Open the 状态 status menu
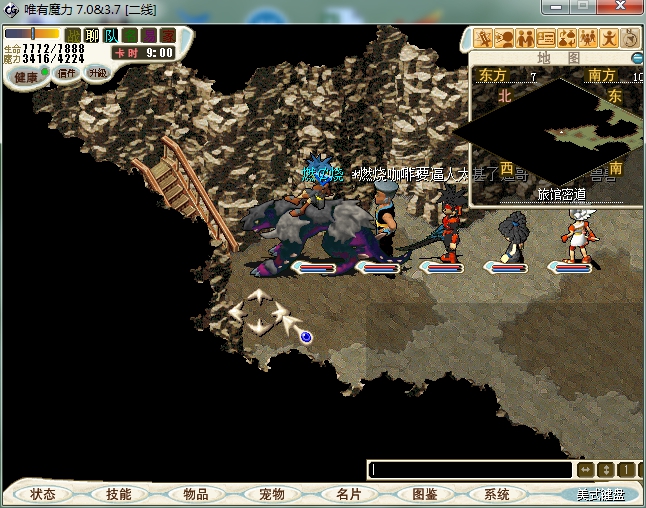Viewport: 646px width, 508px height. pos(43,494)
